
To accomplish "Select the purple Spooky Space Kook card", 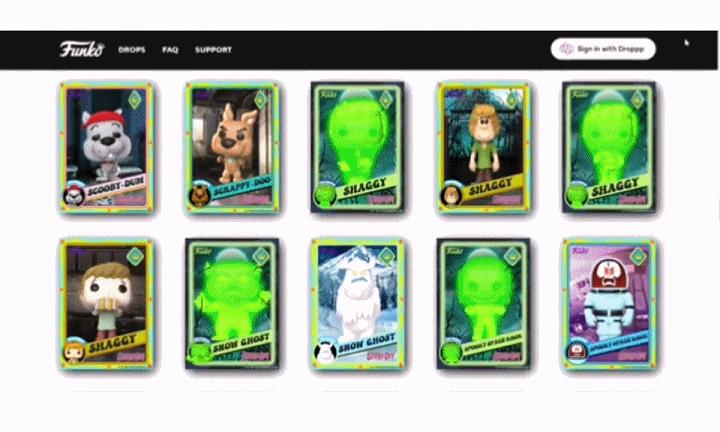I will coord(606,305).
